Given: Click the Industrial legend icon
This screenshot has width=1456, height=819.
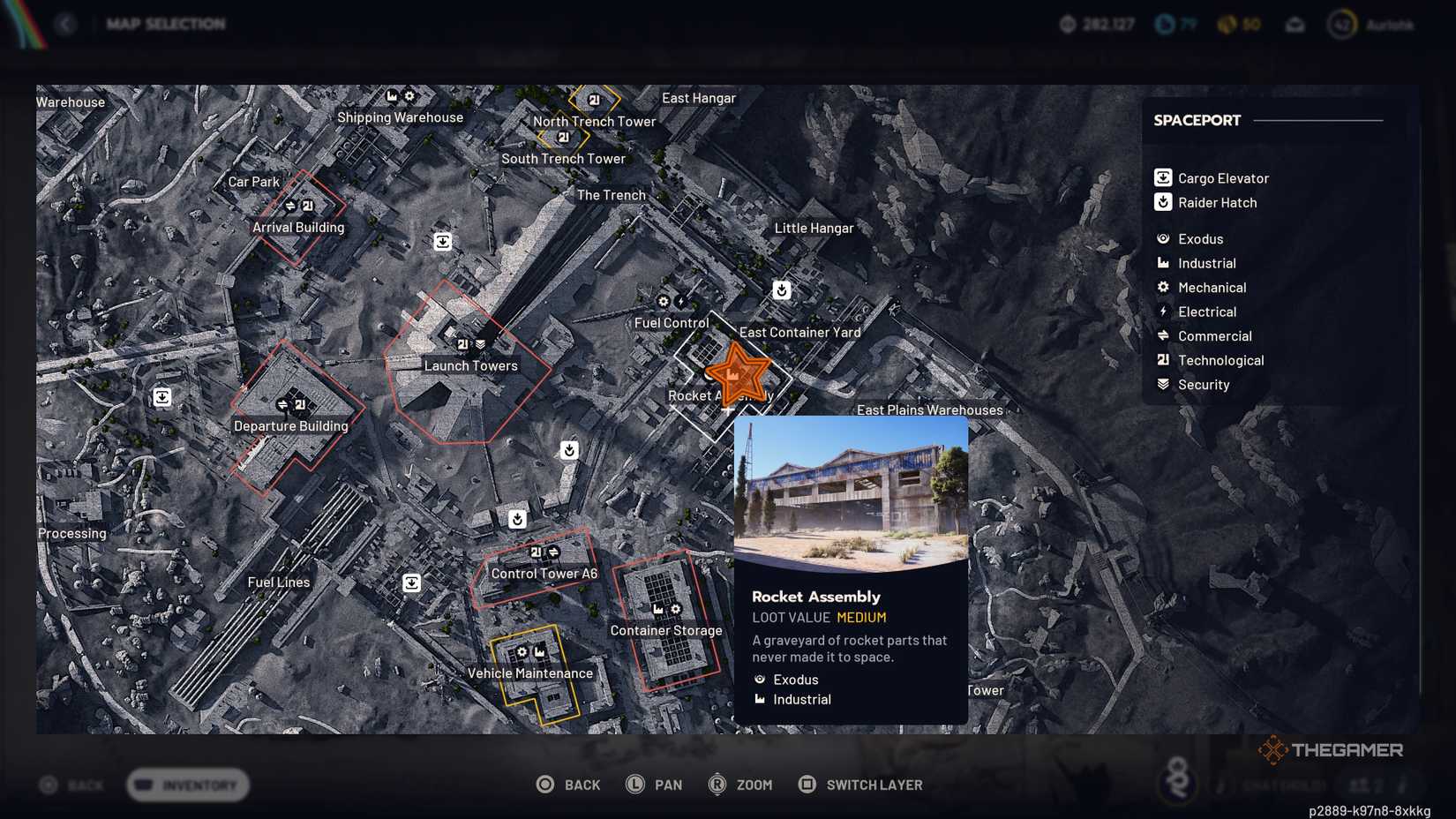Looking at the screenshot, I should pos(1162,263).
